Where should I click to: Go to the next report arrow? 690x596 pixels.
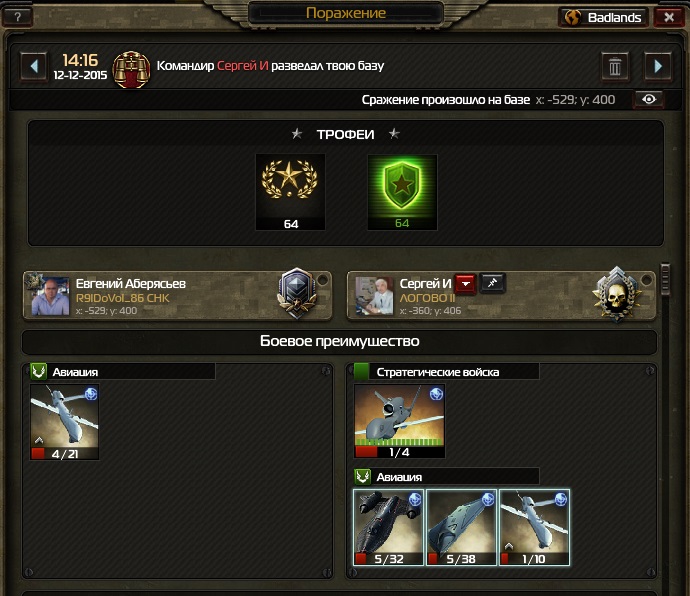point(657,66)
